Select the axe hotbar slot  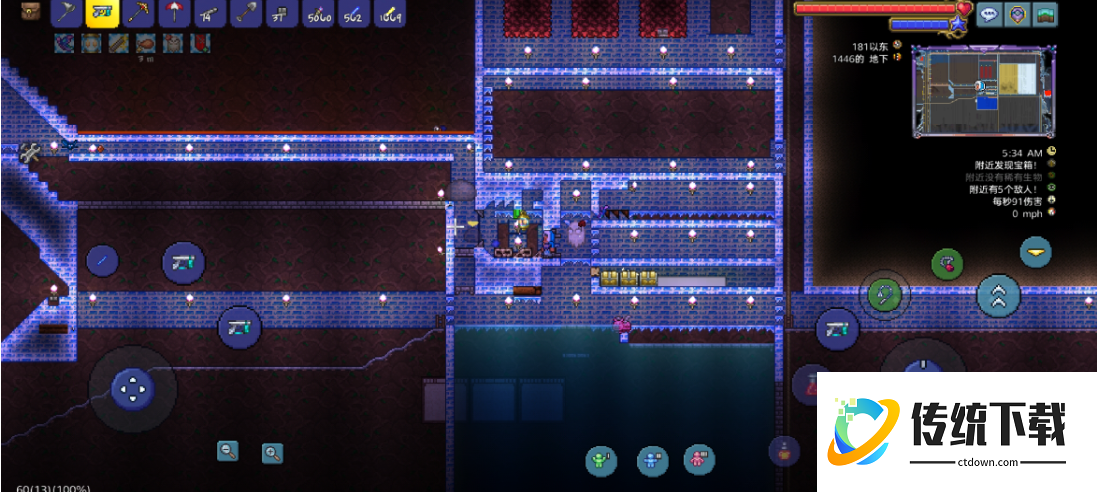pos(67,13)
